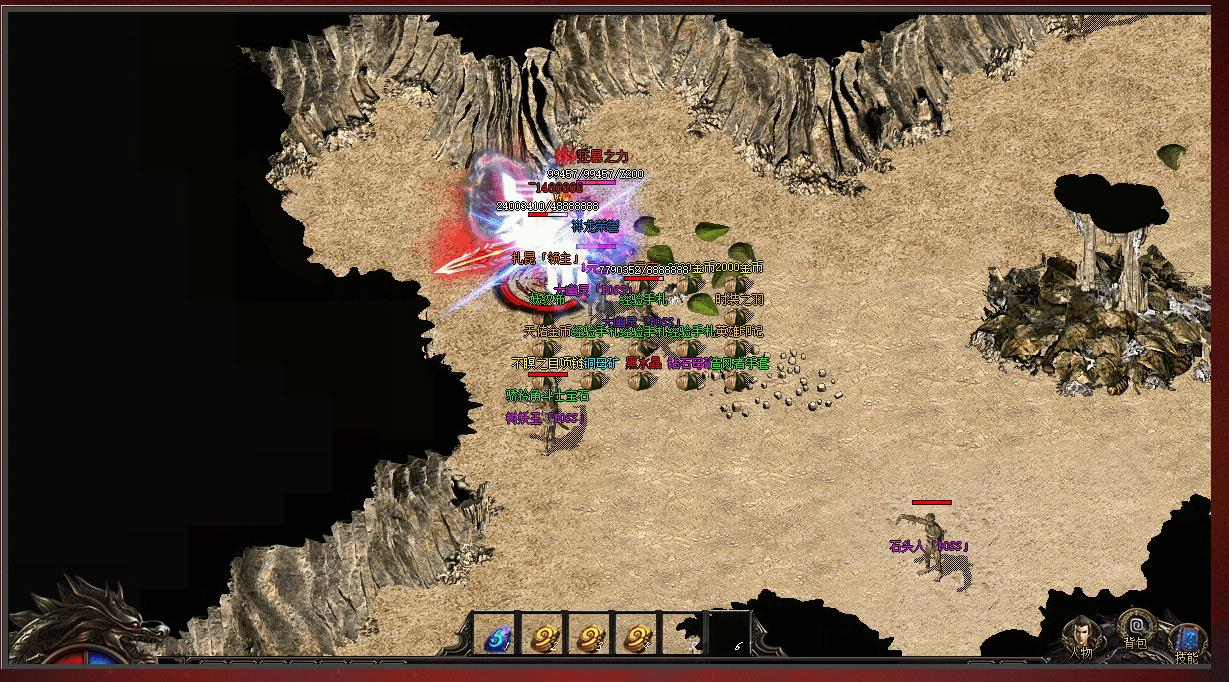Use the golden scroll in hotbar slot 2
Image resolution: width=1229 pixels, height=682 pixels.
click(543, 634)
